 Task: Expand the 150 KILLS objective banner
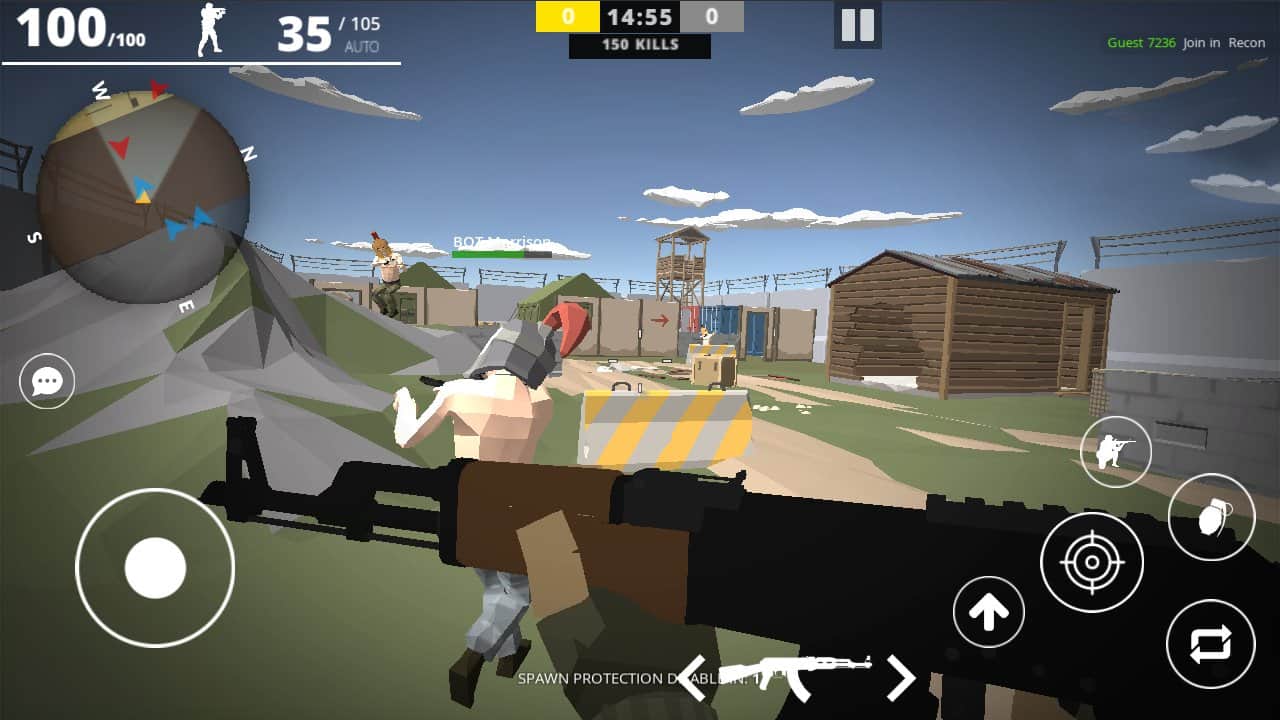(640, 44)
